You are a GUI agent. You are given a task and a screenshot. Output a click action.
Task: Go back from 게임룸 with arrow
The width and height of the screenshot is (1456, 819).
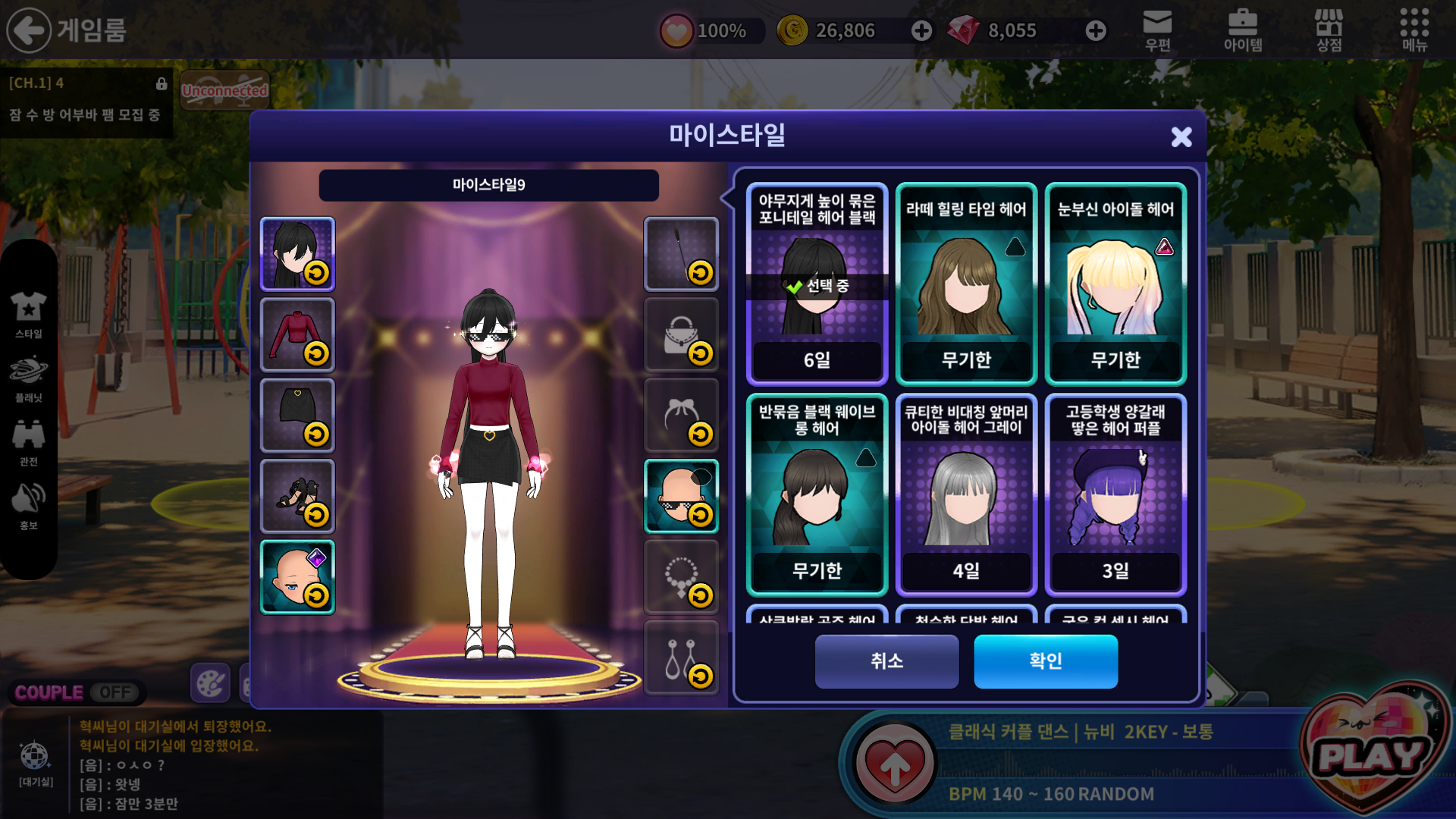point(29,30)
